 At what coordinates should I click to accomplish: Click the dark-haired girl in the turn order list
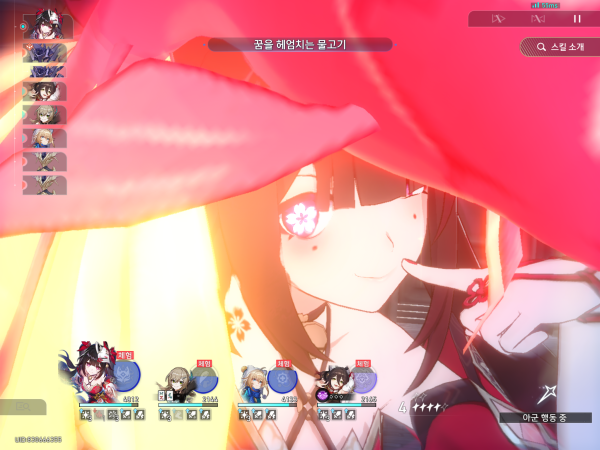44,92
